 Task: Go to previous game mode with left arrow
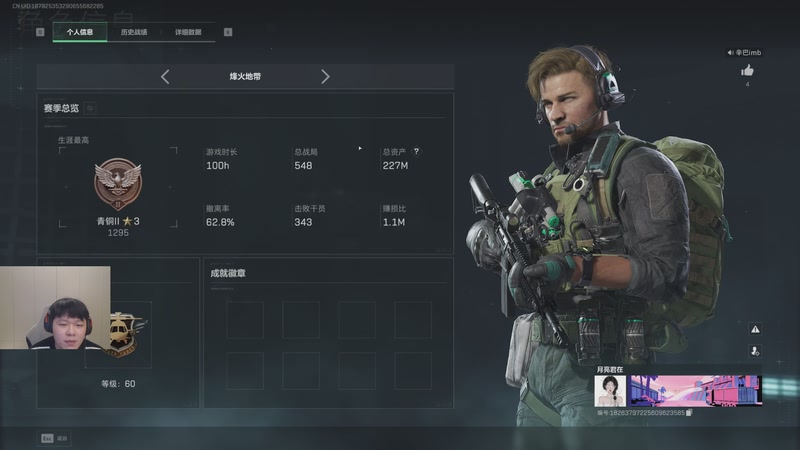[165, 77]
